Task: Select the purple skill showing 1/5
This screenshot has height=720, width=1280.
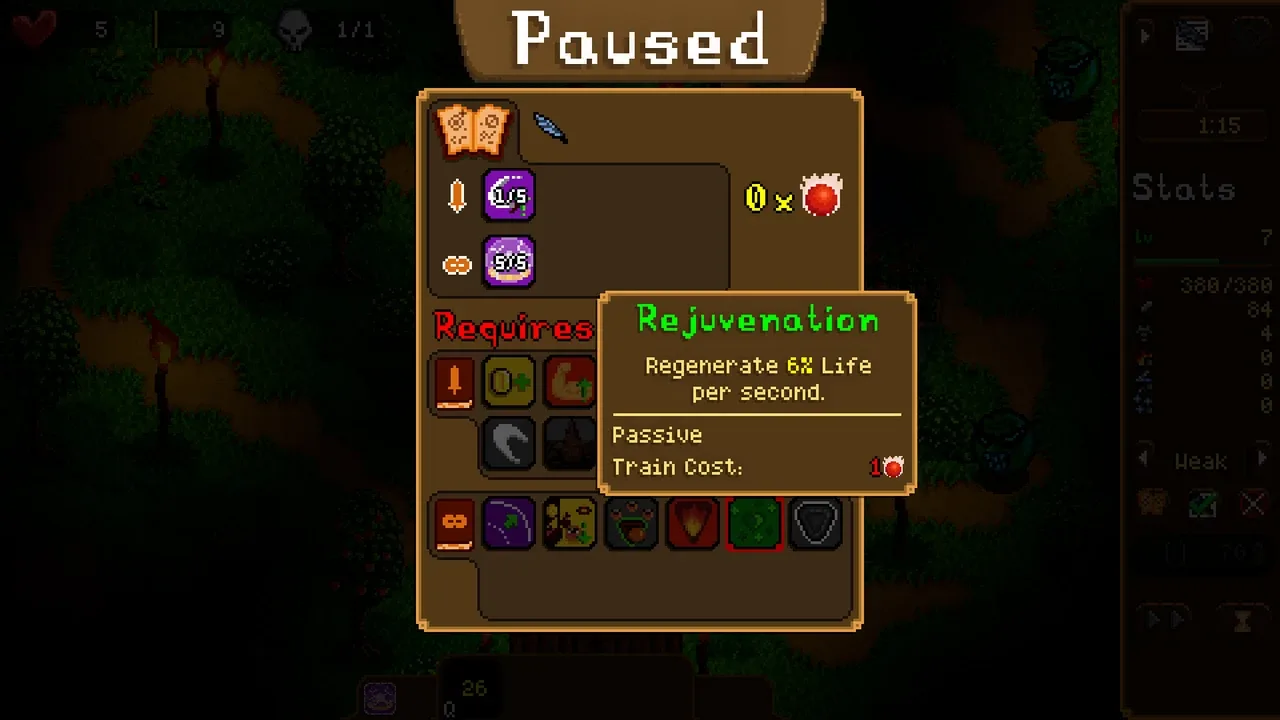Action: click(x=509, y=196)
